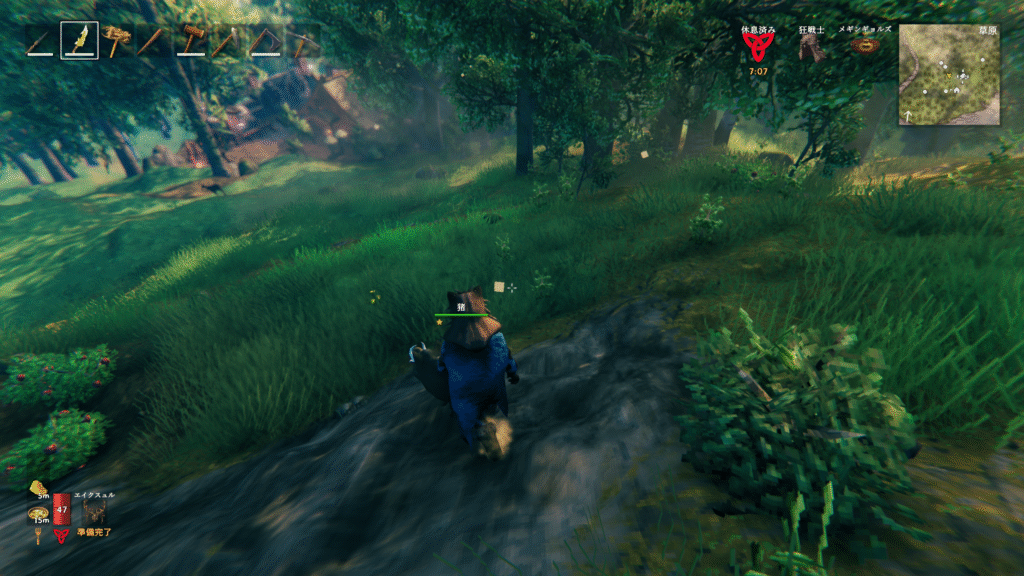Equip the axe from the hotbar
The width and height of the screenshot is (1024, 576).
pos(227,40)
